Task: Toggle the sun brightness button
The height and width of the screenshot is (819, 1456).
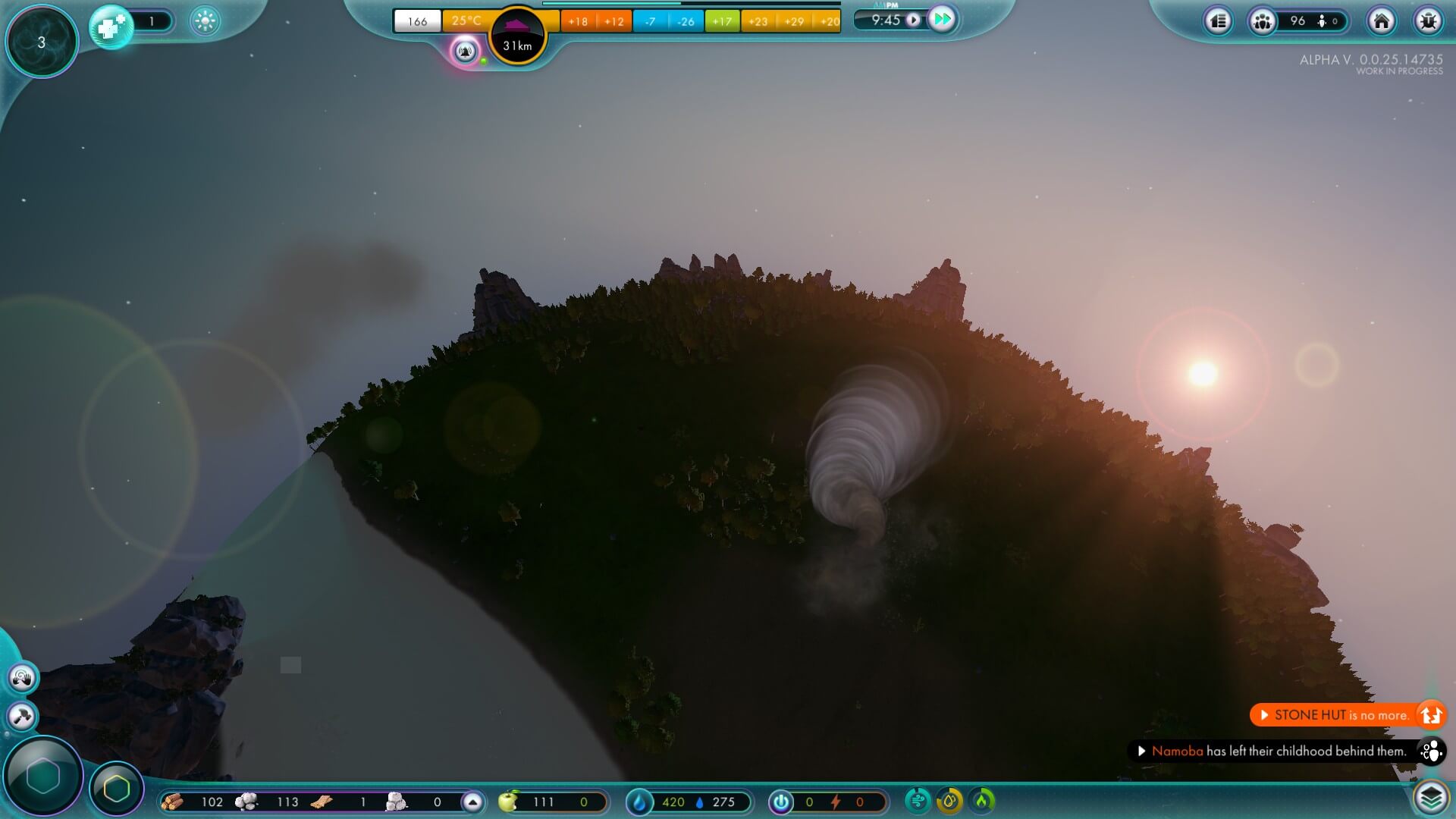Action: (205, 21)
